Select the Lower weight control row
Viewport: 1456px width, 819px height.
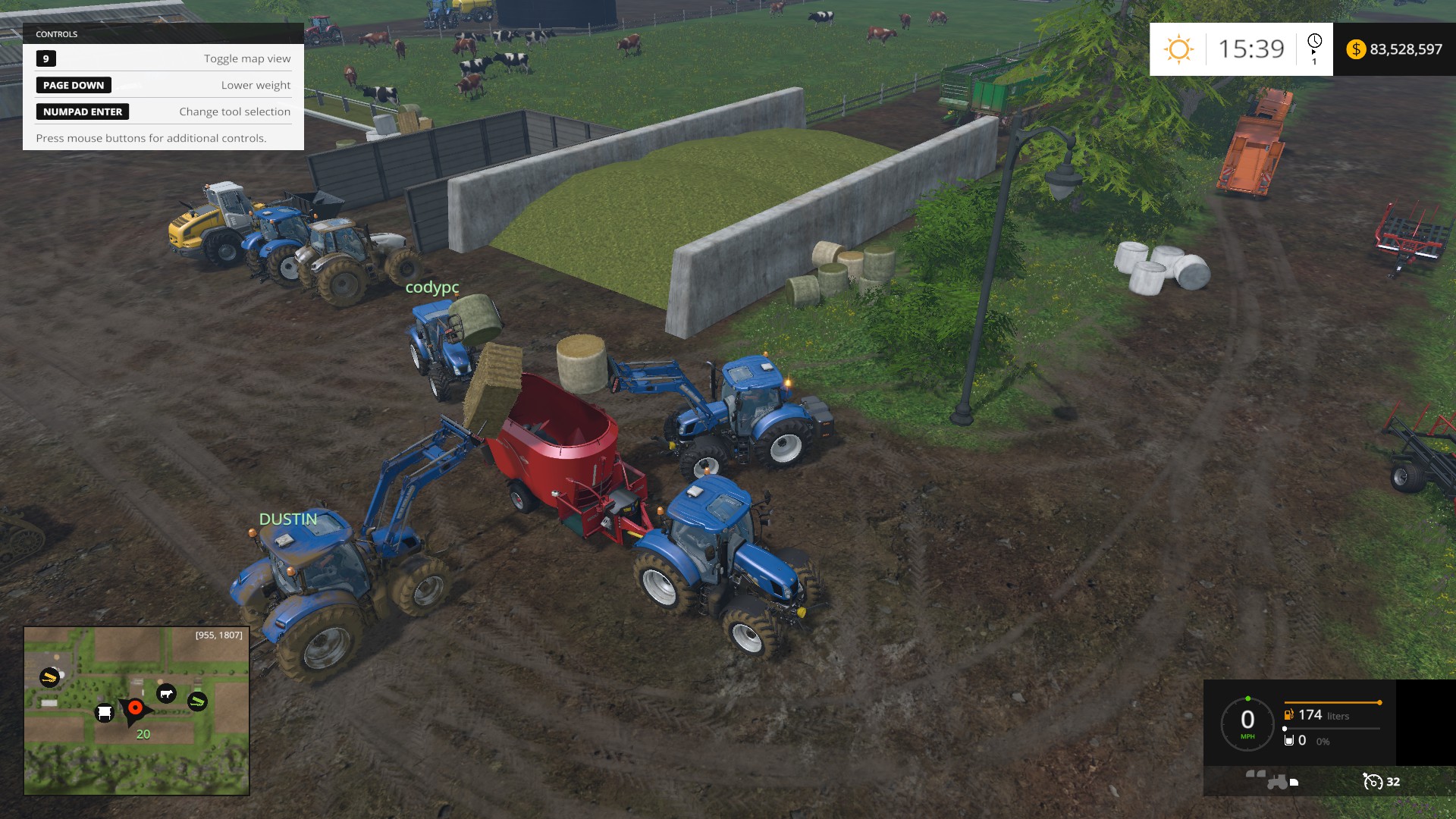point(163,85)
